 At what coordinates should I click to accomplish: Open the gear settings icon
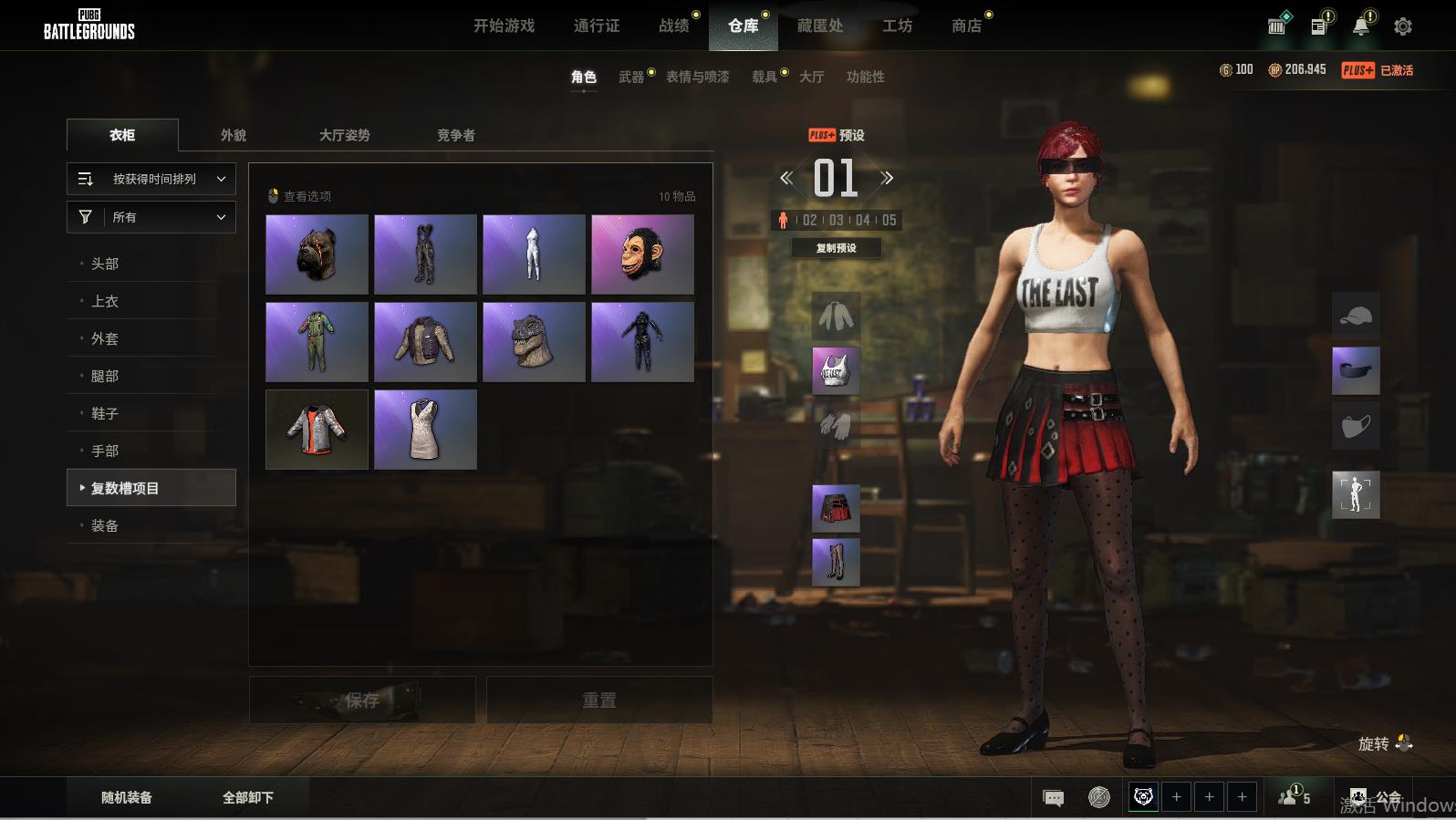point(1403,26)
